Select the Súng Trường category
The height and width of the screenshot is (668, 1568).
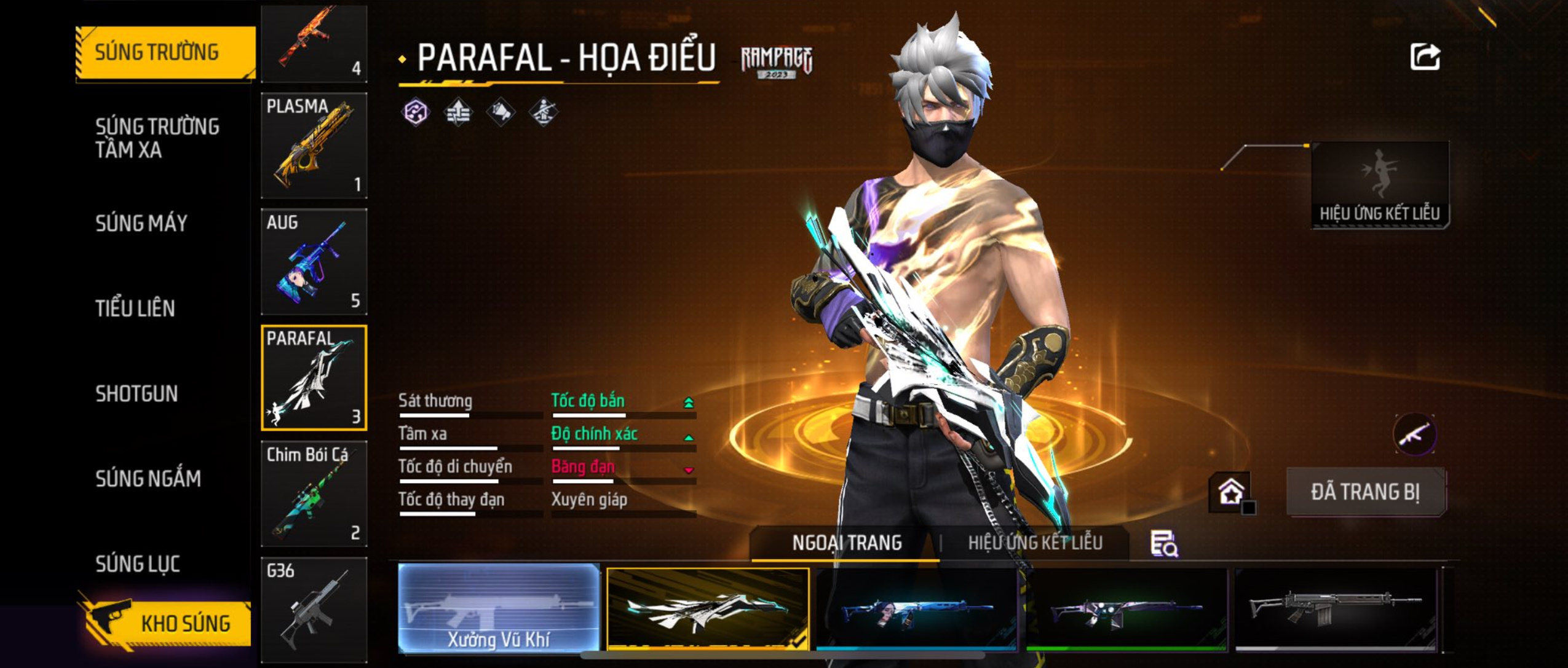point(165,52)
